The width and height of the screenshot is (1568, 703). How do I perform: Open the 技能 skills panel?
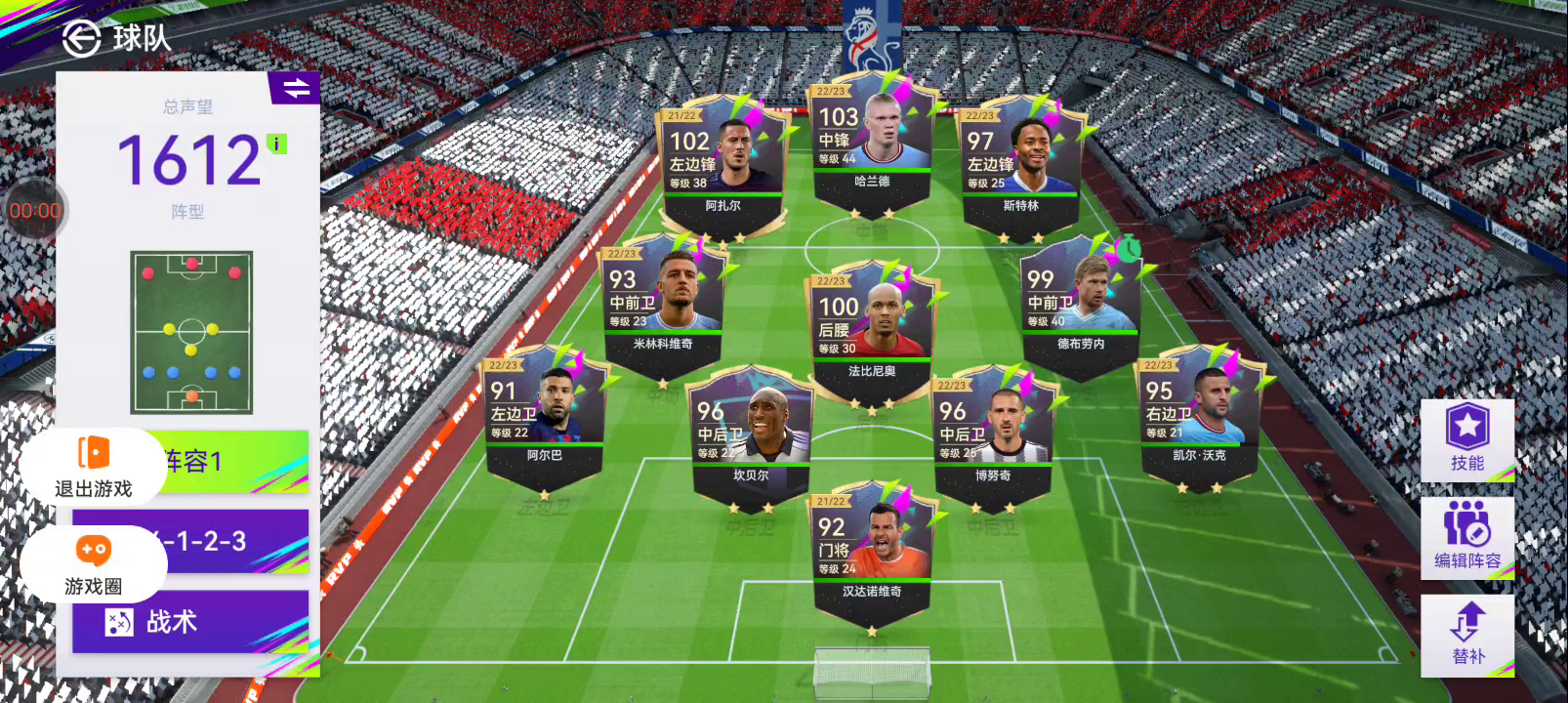1466,439
